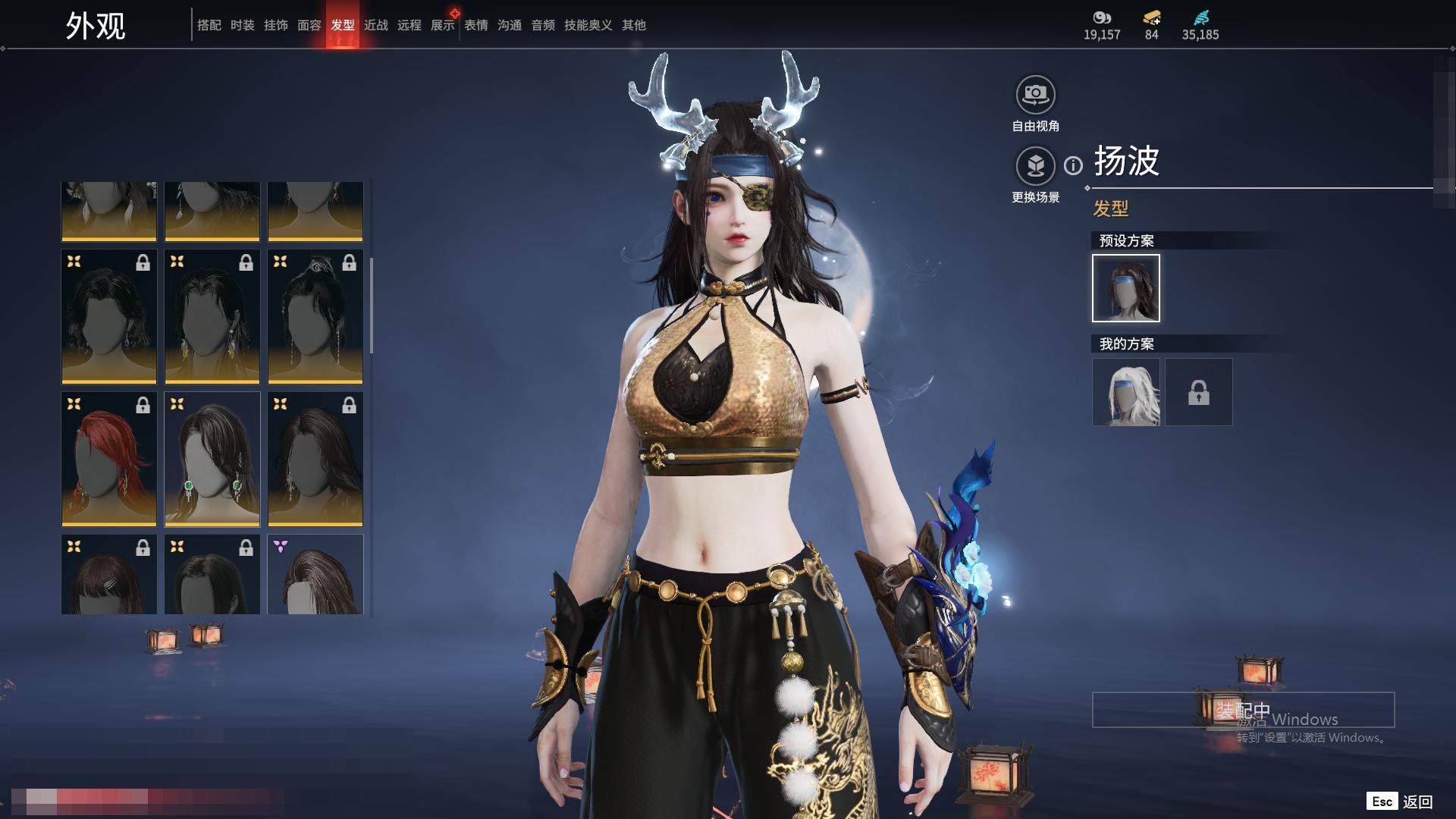Switch to the 搭配 tab

click(209, 25)
